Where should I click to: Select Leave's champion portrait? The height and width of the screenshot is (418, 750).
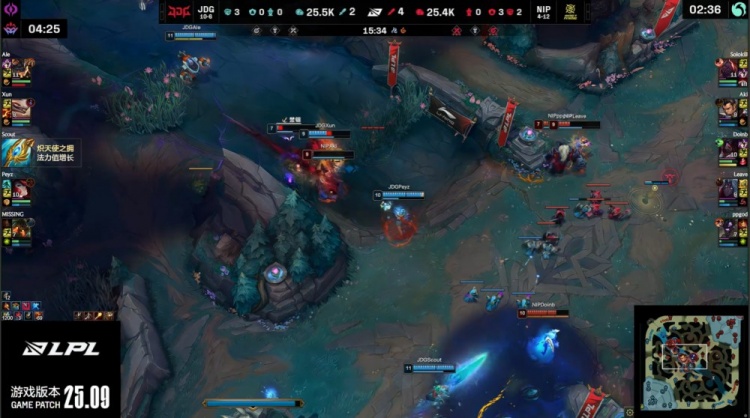point(728,190)
